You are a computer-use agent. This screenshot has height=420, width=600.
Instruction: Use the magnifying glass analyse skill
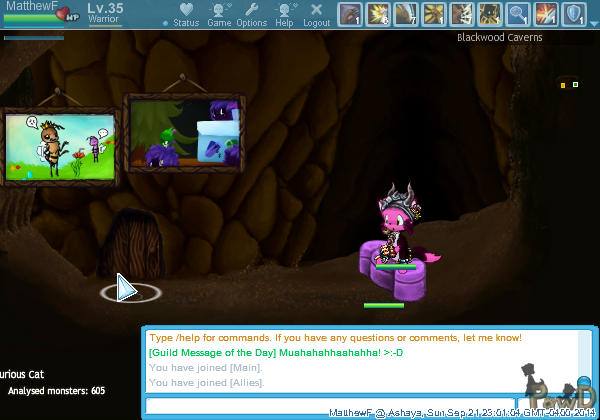(518, 14)
